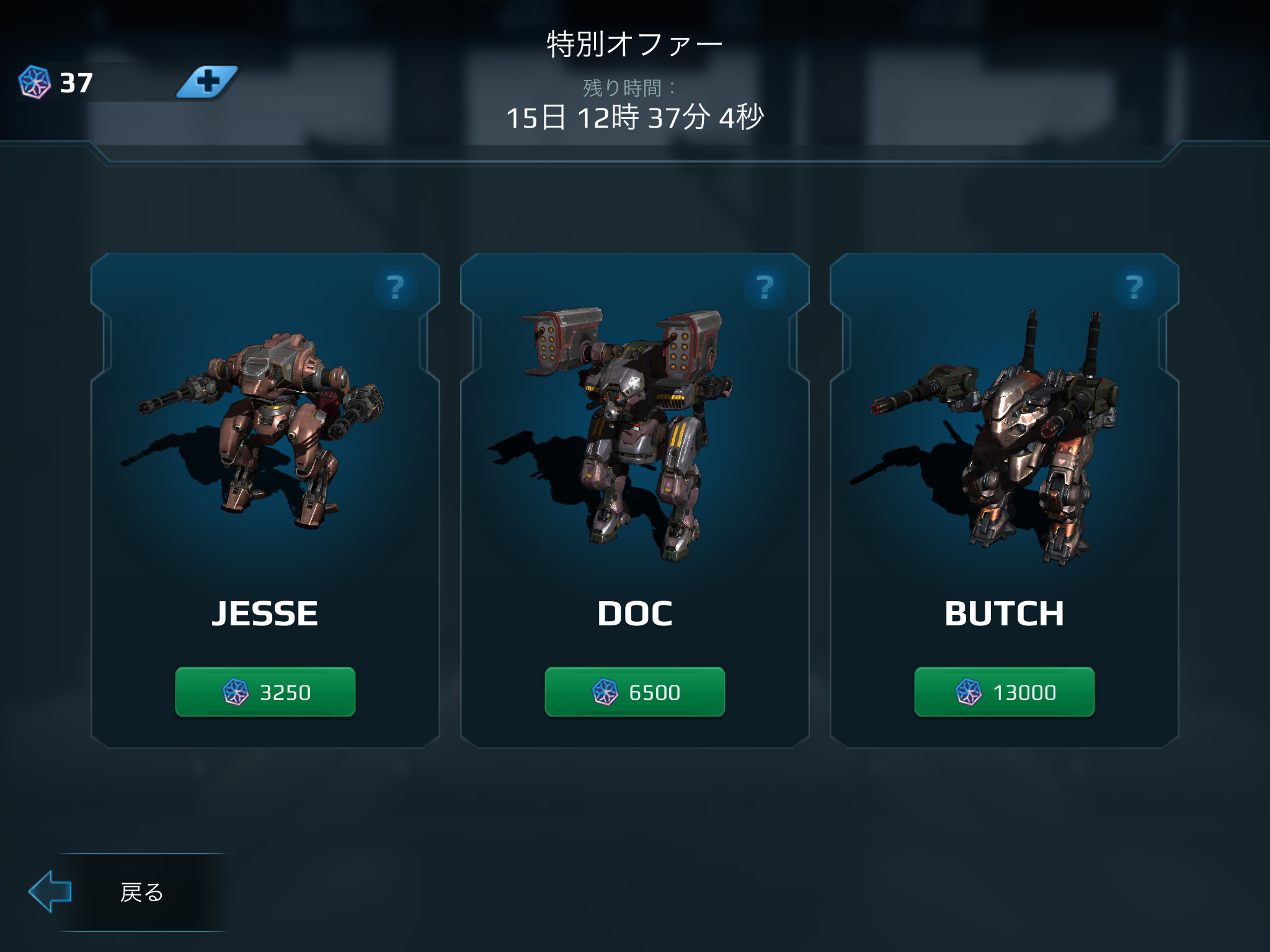The width and height of the screenshot is (1270, 952).
Task: Buy the Jesse offer for 3250
Action: 265,692
